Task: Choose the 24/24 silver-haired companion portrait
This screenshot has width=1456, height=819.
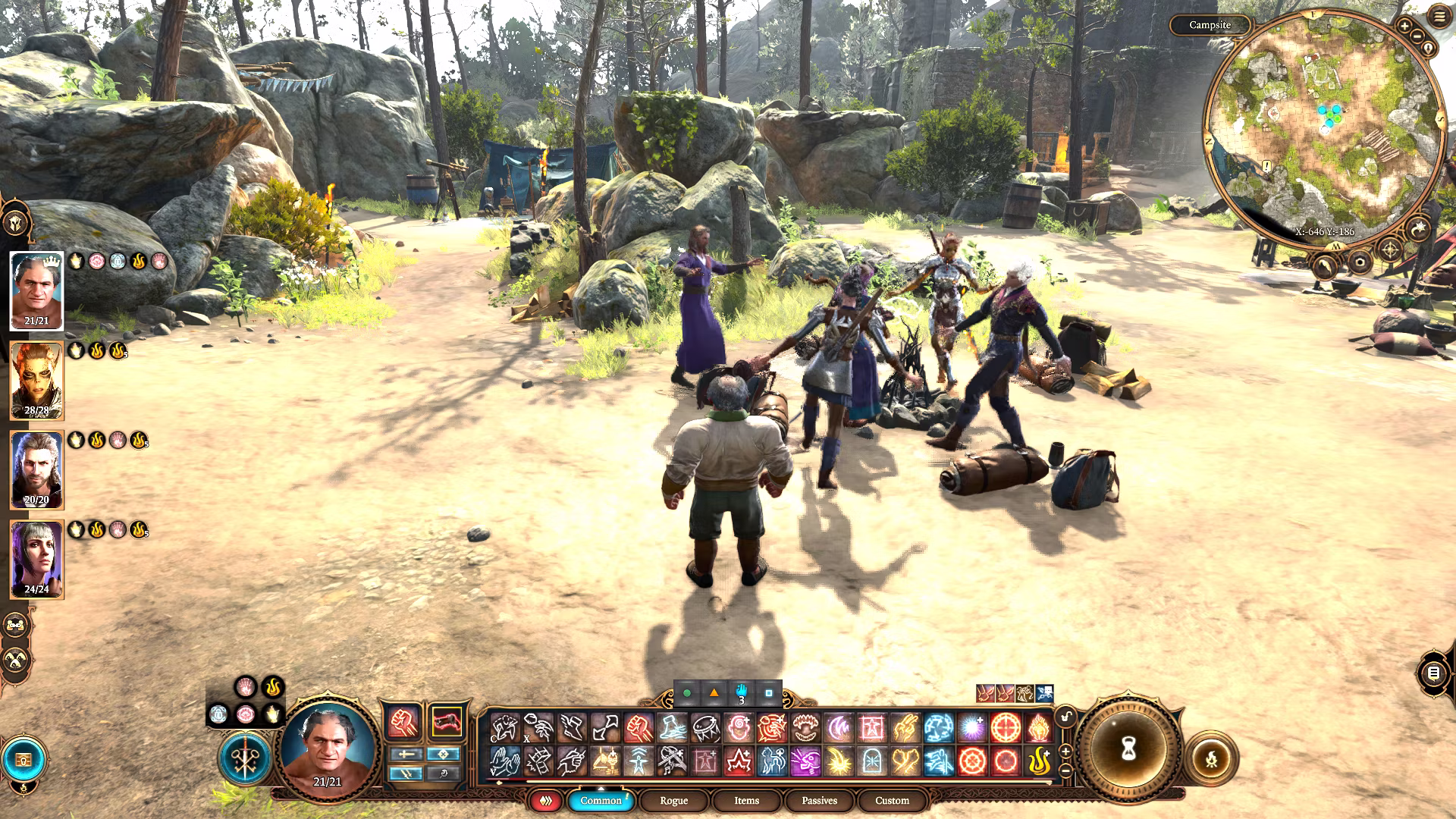Action: (x=36, y=560)
